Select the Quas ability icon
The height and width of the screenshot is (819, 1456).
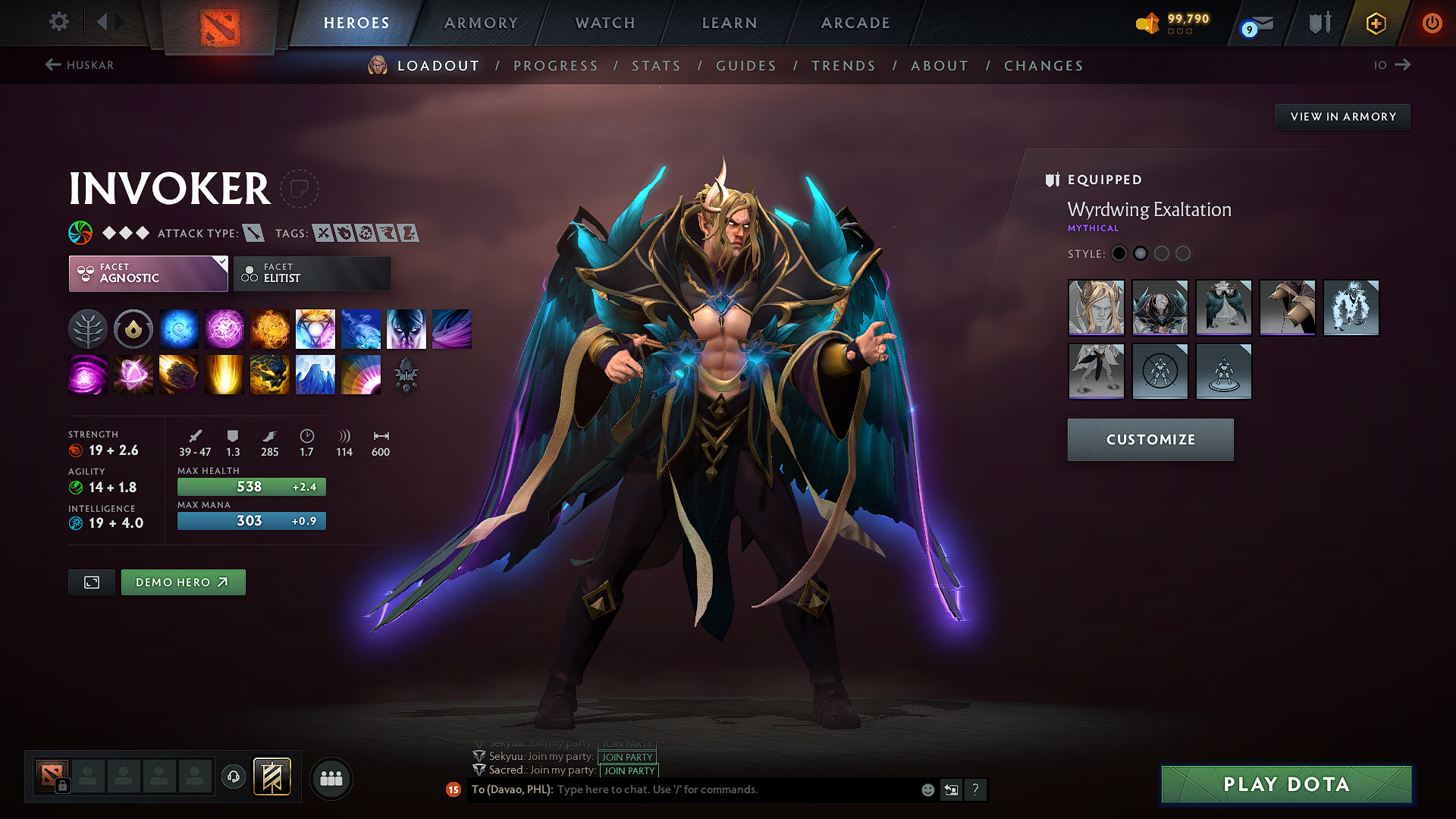pos(179,328)
